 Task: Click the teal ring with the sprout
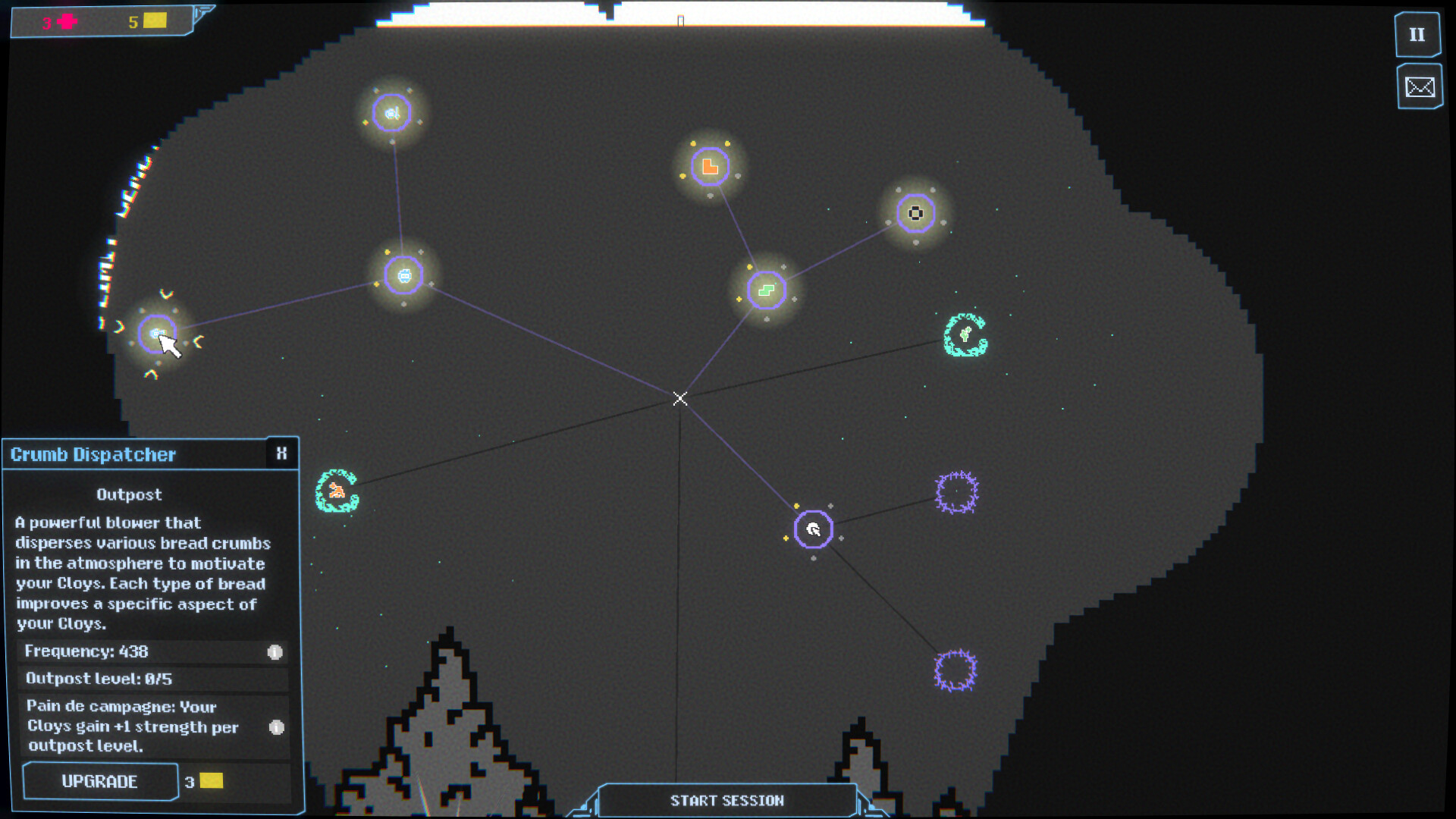(965, 334)
